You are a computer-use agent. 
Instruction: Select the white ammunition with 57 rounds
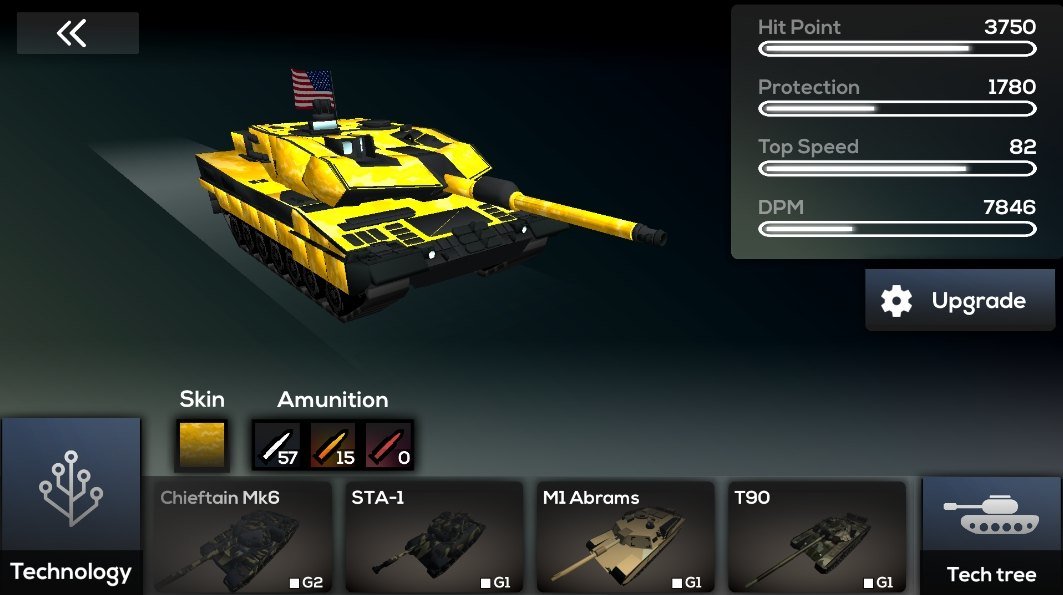[277, 445]
